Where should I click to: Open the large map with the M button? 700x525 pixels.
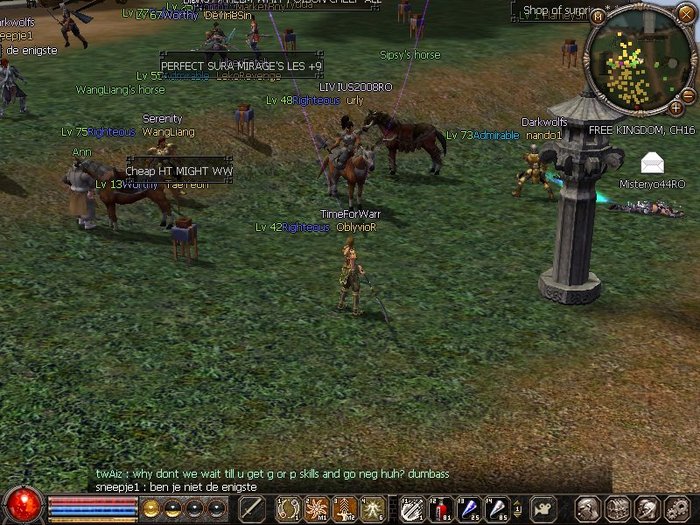tap(597, 16)
